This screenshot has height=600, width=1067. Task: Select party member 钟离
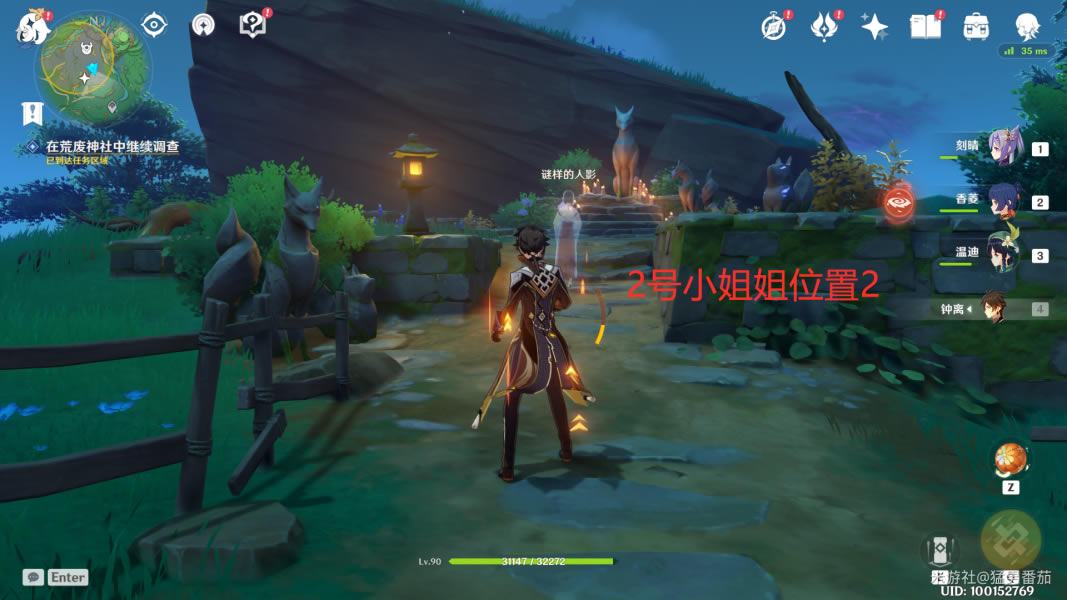pyautogui.click(x=992, y=308)
